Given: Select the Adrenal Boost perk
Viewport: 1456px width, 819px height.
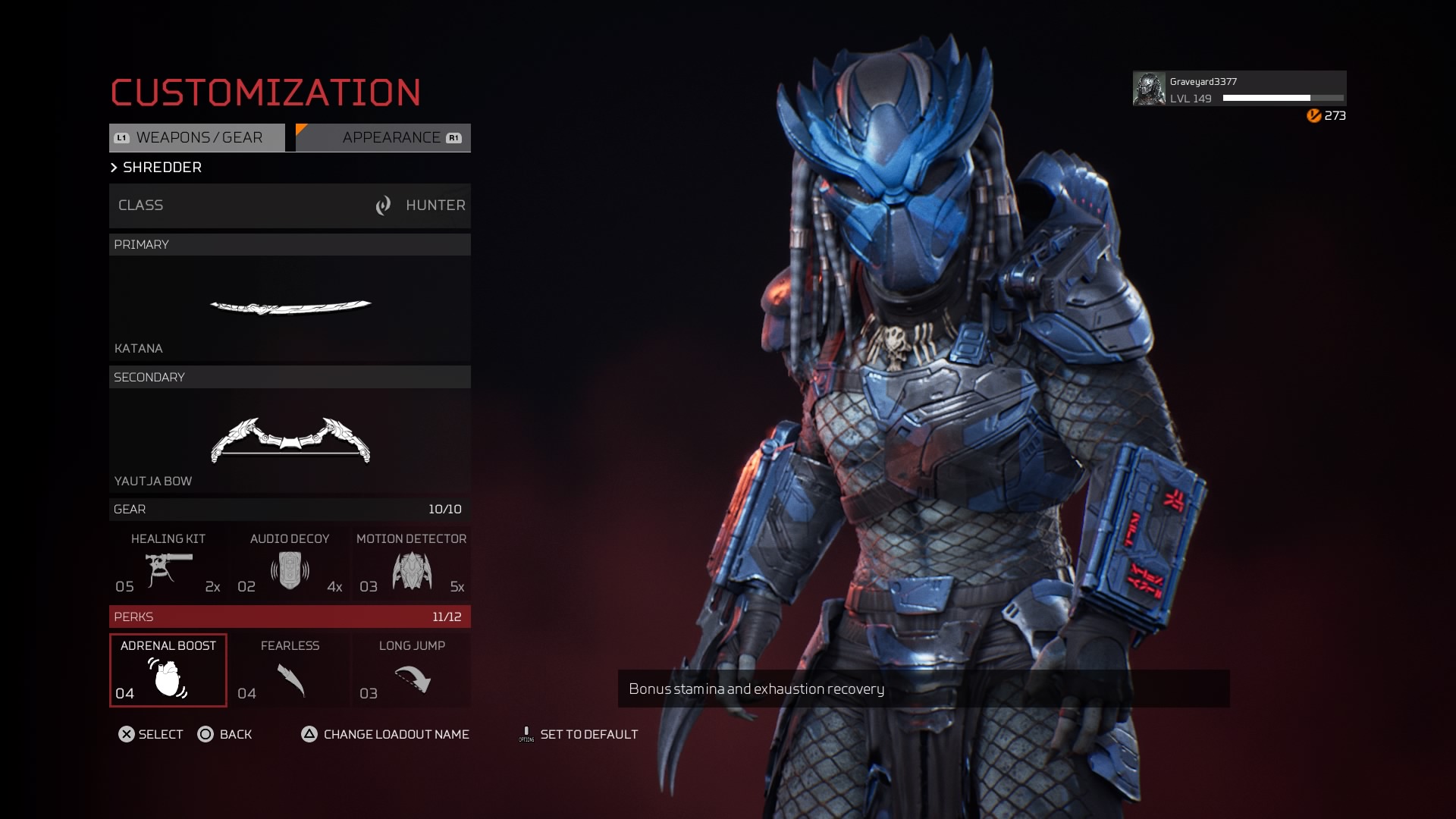Looking at the screenshot, I should [168, 670].
